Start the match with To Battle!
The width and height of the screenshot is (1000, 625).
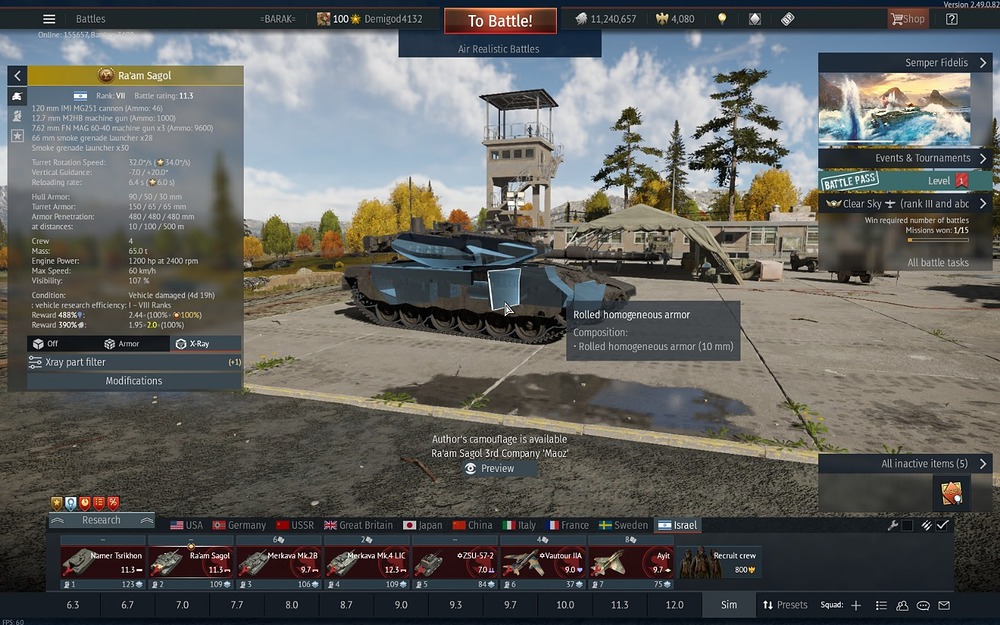(500, 20)
